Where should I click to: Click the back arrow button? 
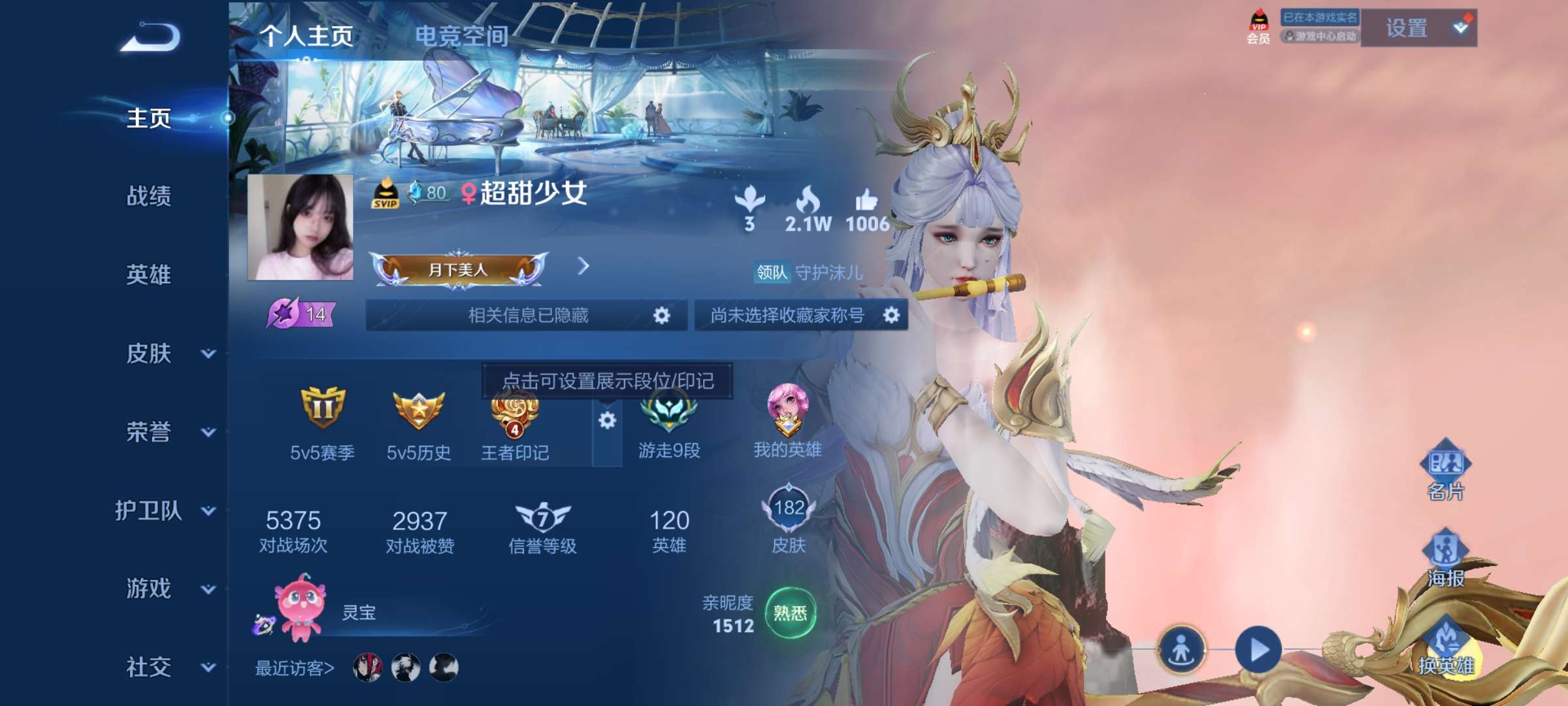pyautogui.click(x=150, y=37)
